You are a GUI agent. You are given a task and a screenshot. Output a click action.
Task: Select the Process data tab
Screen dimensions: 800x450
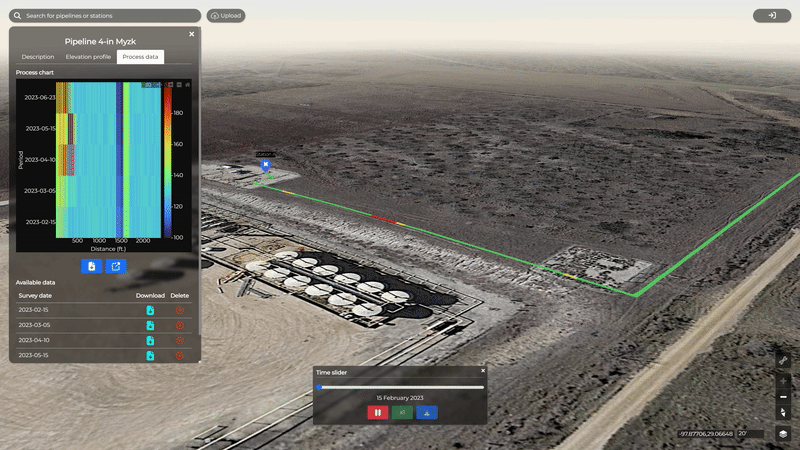(x=140, y=57)
